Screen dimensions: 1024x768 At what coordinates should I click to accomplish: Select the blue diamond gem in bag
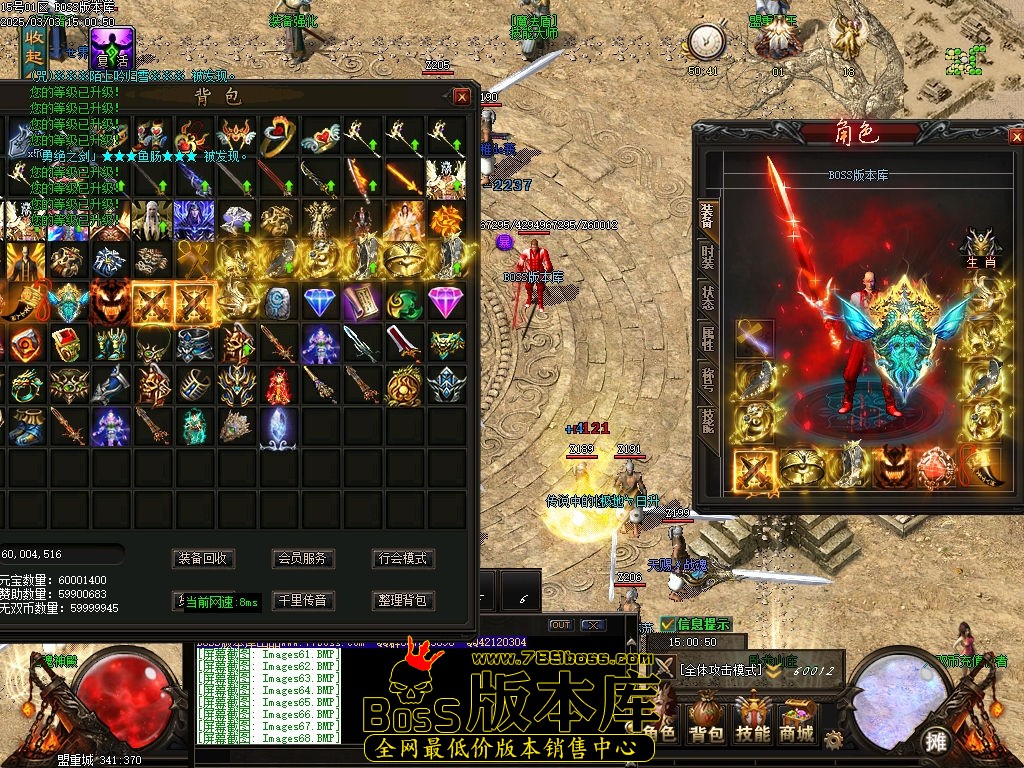(x=320, y=302)
